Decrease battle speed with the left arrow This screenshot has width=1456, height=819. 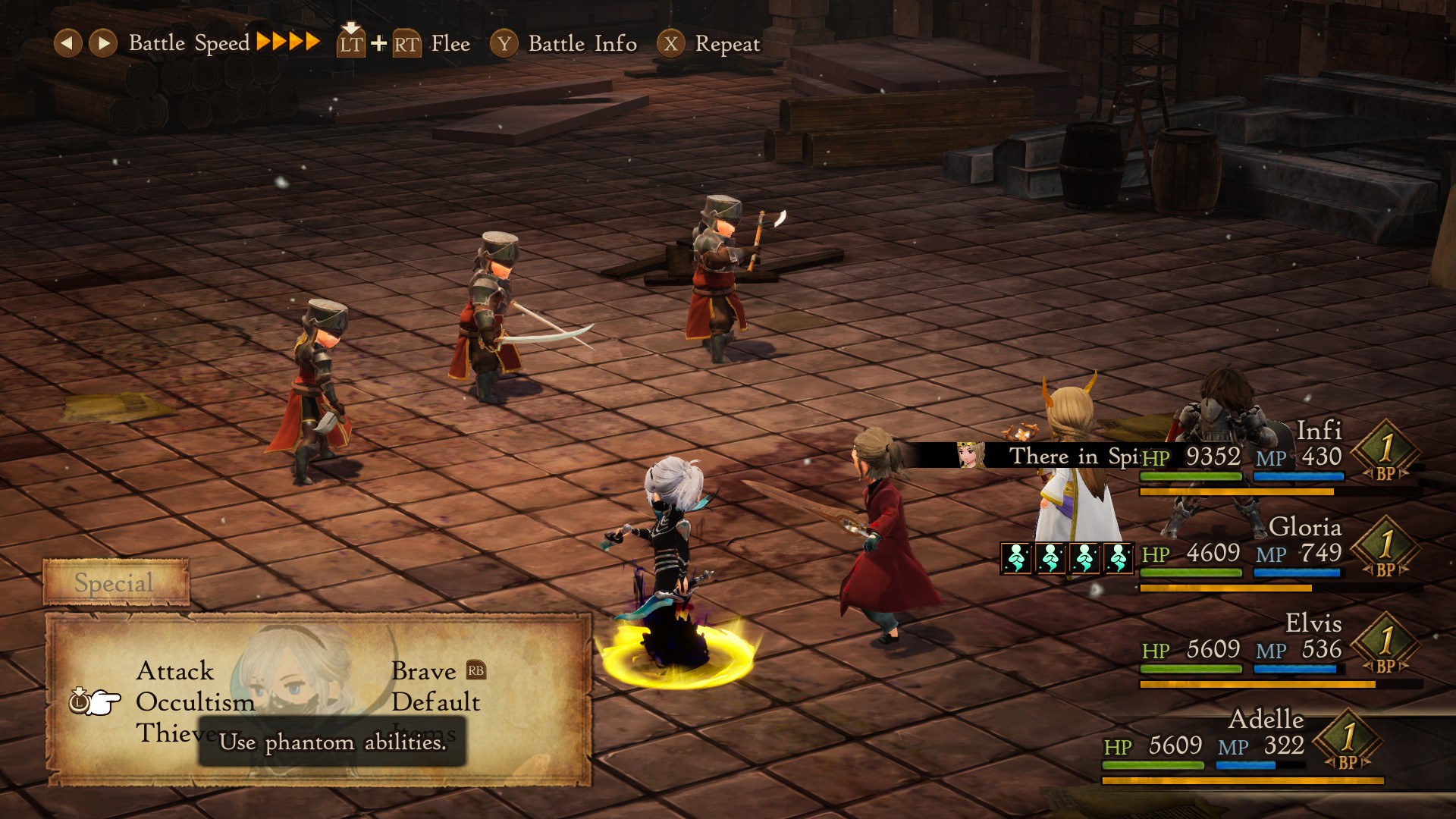click(x=67, y=43)
